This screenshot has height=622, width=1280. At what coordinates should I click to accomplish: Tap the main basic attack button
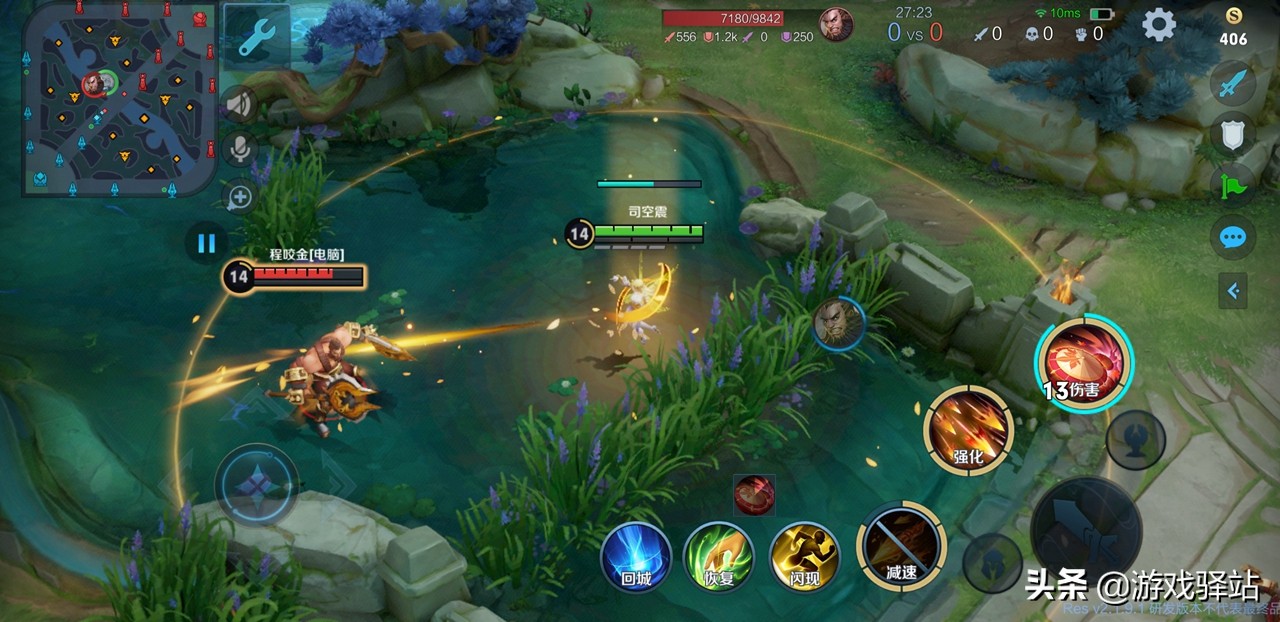(1086, 527)
